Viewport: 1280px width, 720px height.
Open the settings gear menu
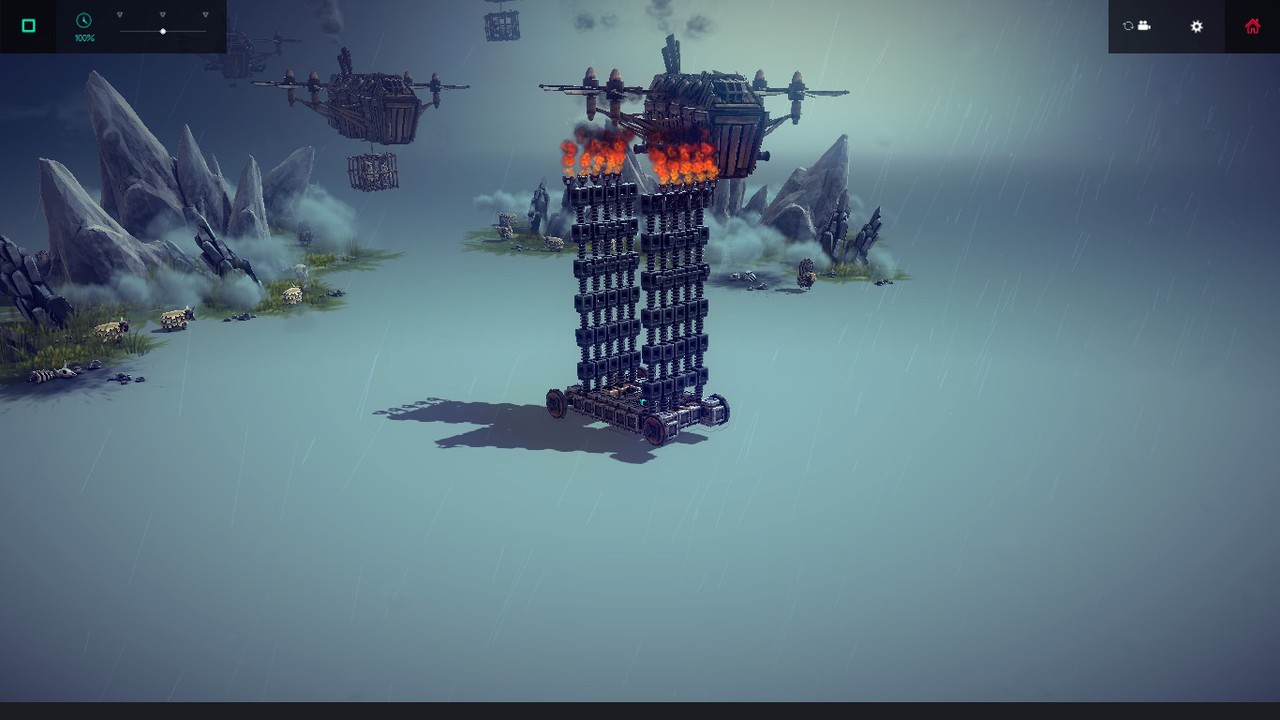pyautogui.click(x=1196, y=27)
